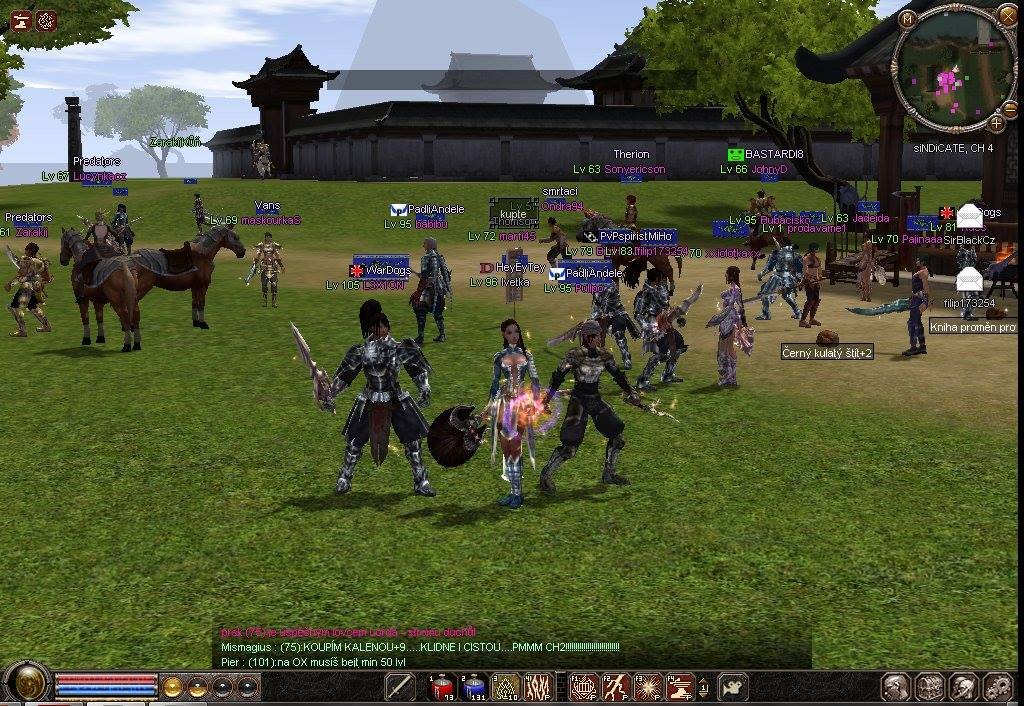
Task: Select the sword attack slot in the quickbar
Action: (x=400, y=687)
